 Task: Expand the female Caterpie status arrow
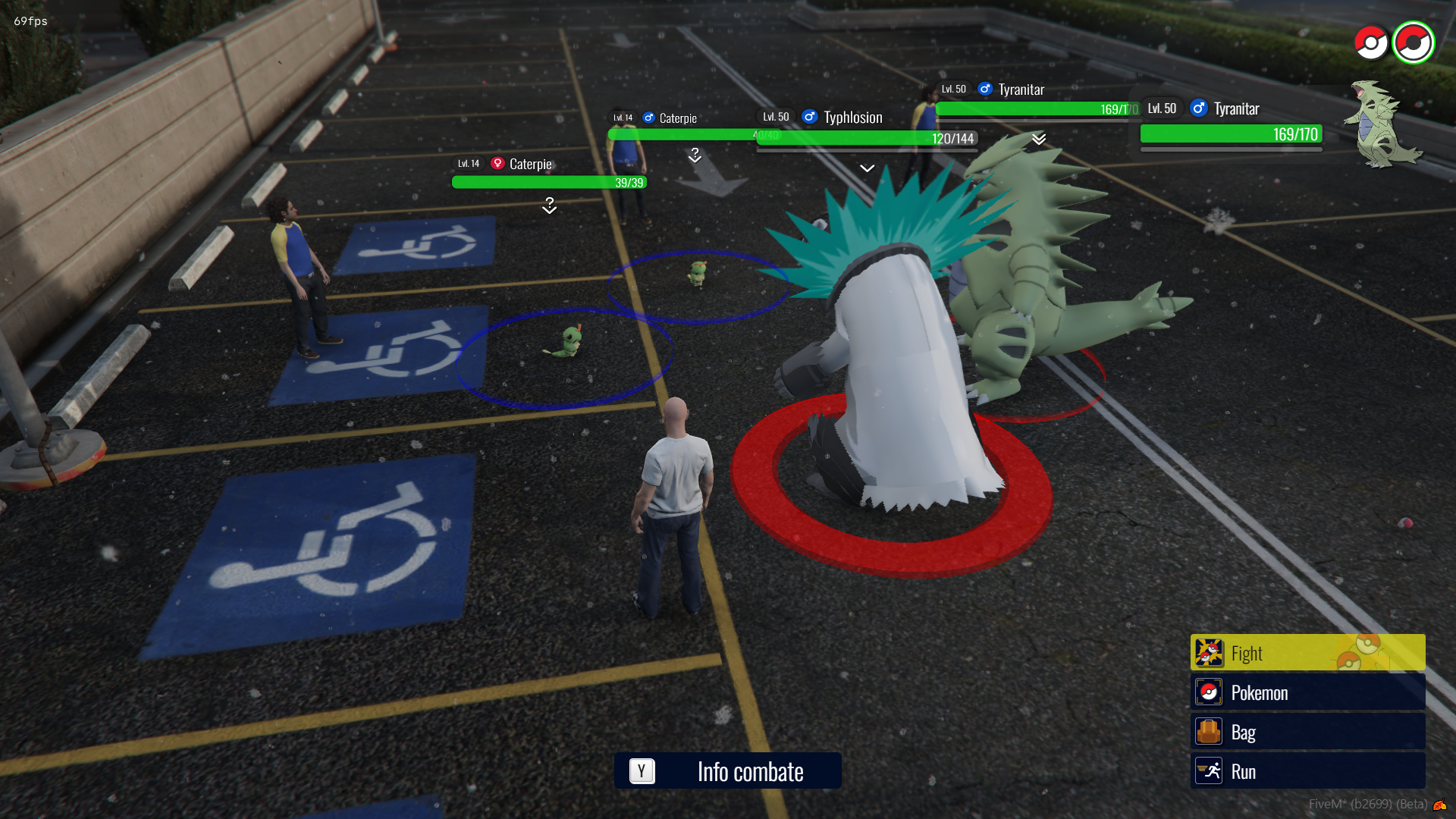pos(549,206)
